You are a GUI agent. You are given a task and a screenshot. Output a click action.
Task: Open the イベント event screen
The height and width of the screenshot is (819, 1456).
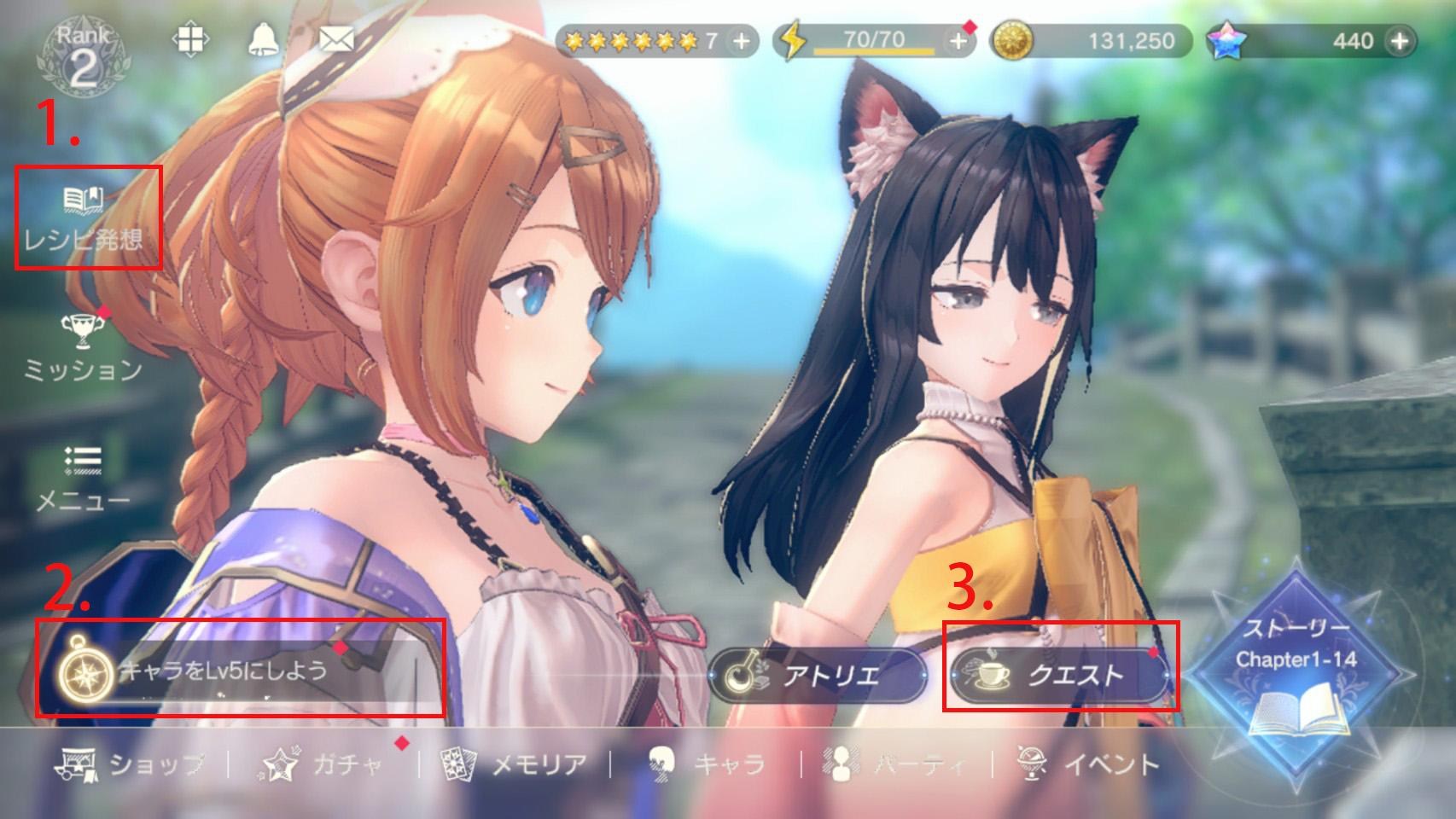pyautogui.click(x=1089, y=764)
